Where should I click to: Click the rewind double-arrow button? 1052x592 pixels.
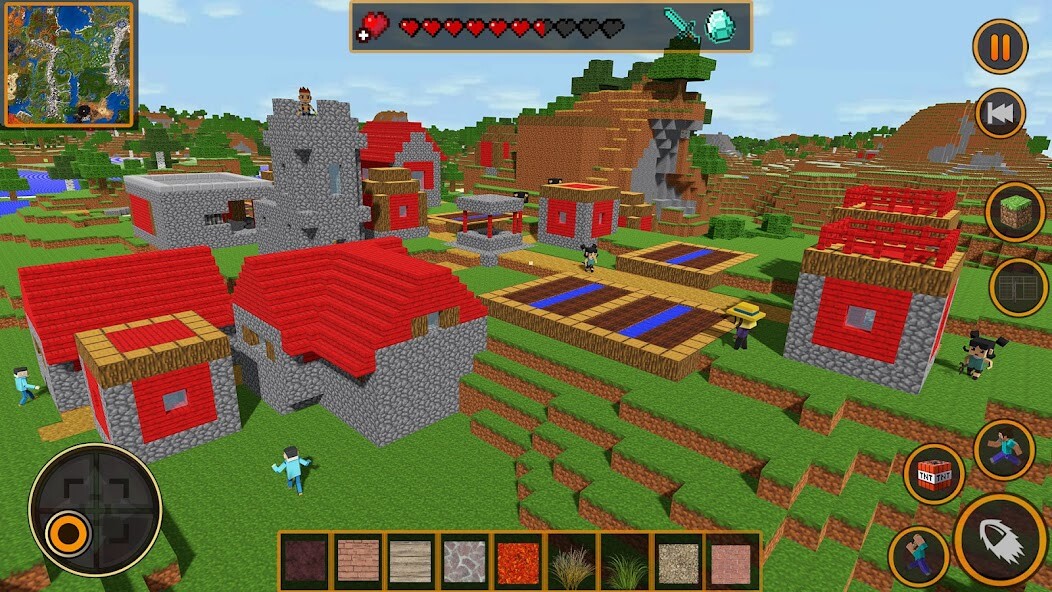point(1000,113)
